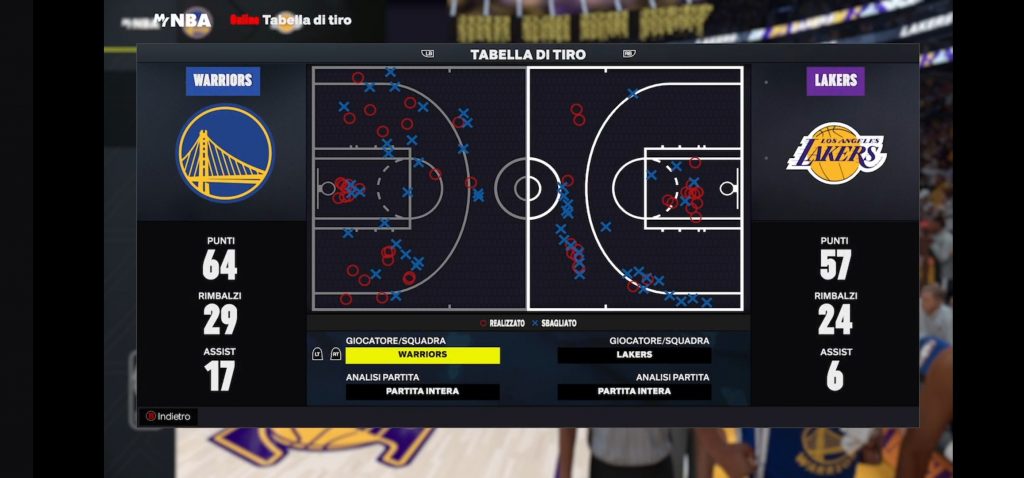This screenshot has width=1024, height=478.
Task: Go back with the Indietro button
Action: click(x=168, y=416)
